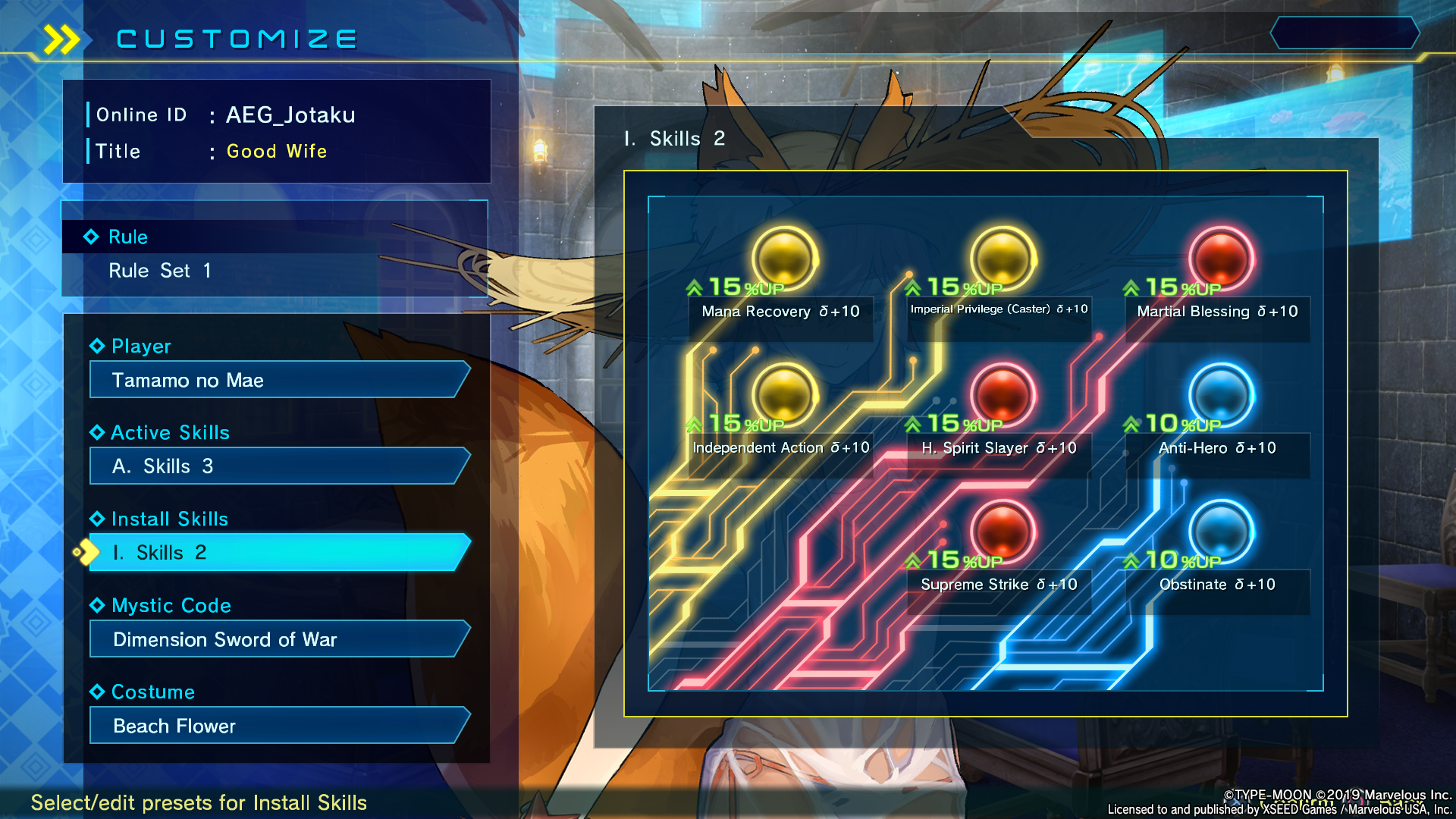1456x819 pixels.
Task: Choose the Supreme Strike red skill orb
Action: pos(1003,531)
